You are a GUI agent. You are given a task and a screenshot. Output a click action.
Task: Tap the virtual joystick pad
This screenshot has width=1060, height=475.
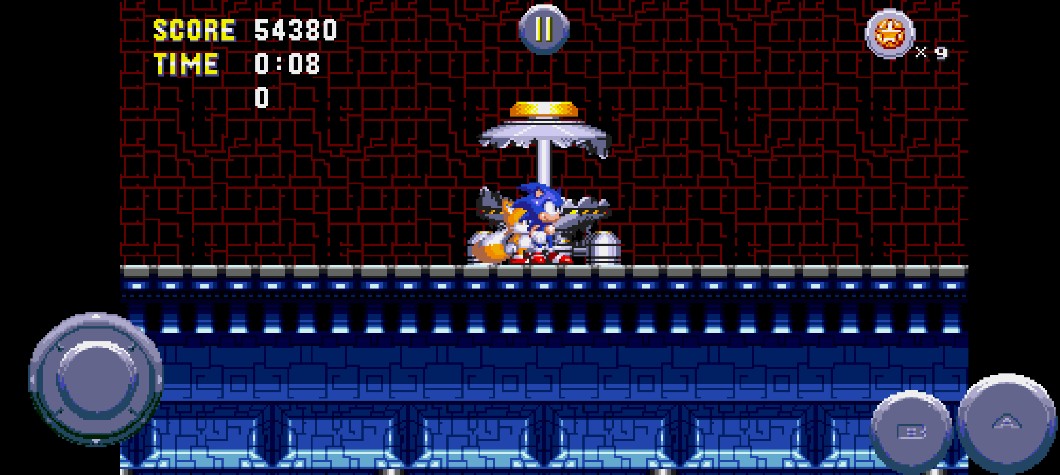point(96,379)
